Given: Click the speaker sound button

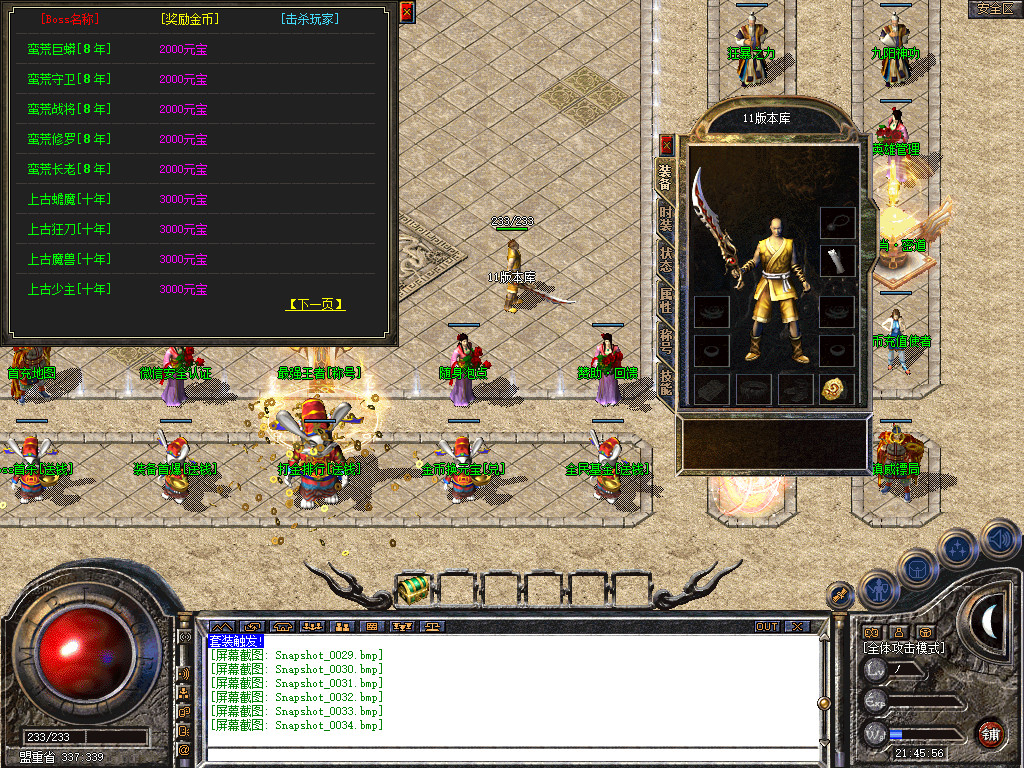Looking at the screenshot, I should [x=1000, y=539].
